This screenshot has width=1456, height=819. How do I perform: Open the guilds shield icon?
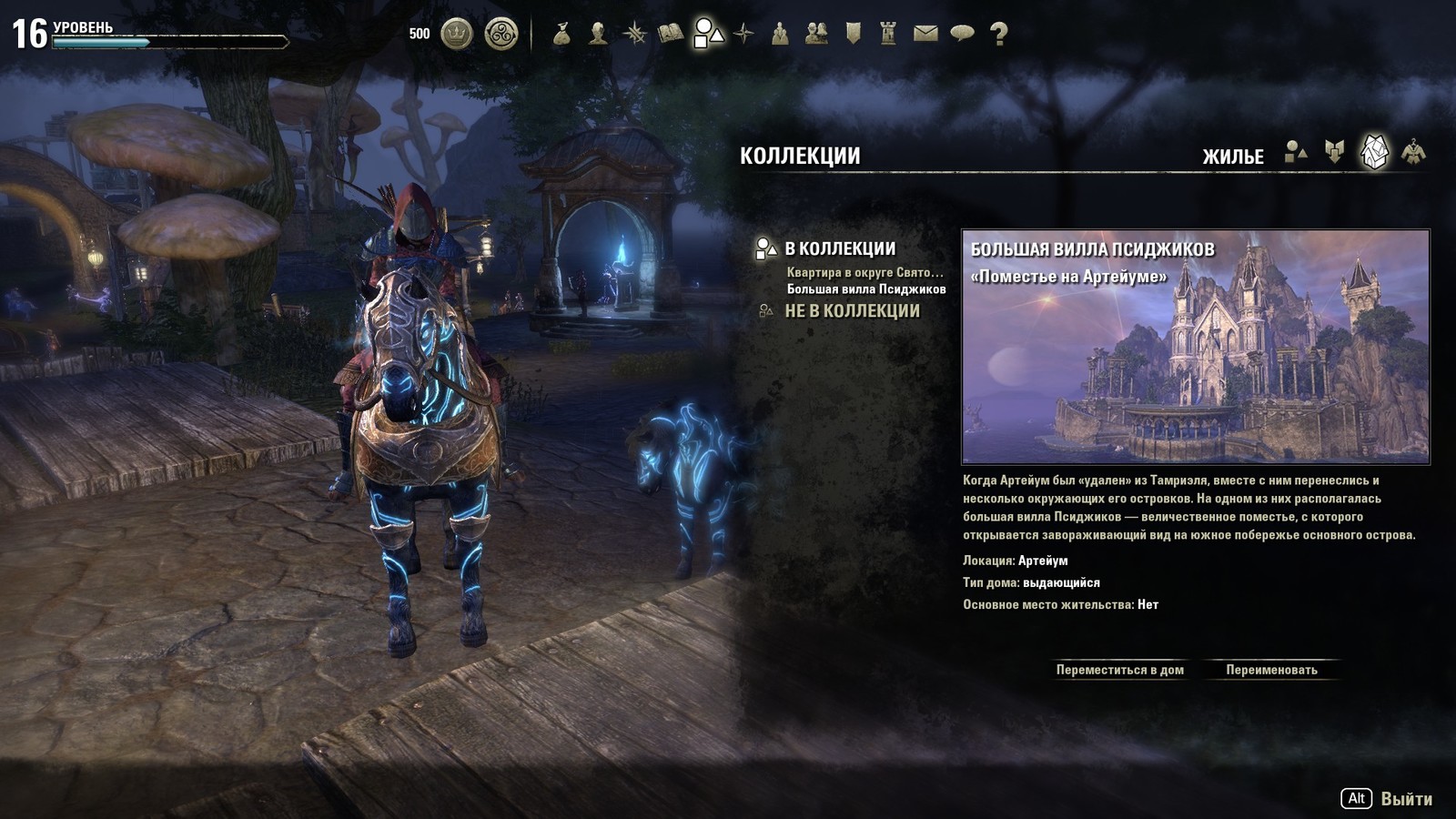click(x=853, y=35)
